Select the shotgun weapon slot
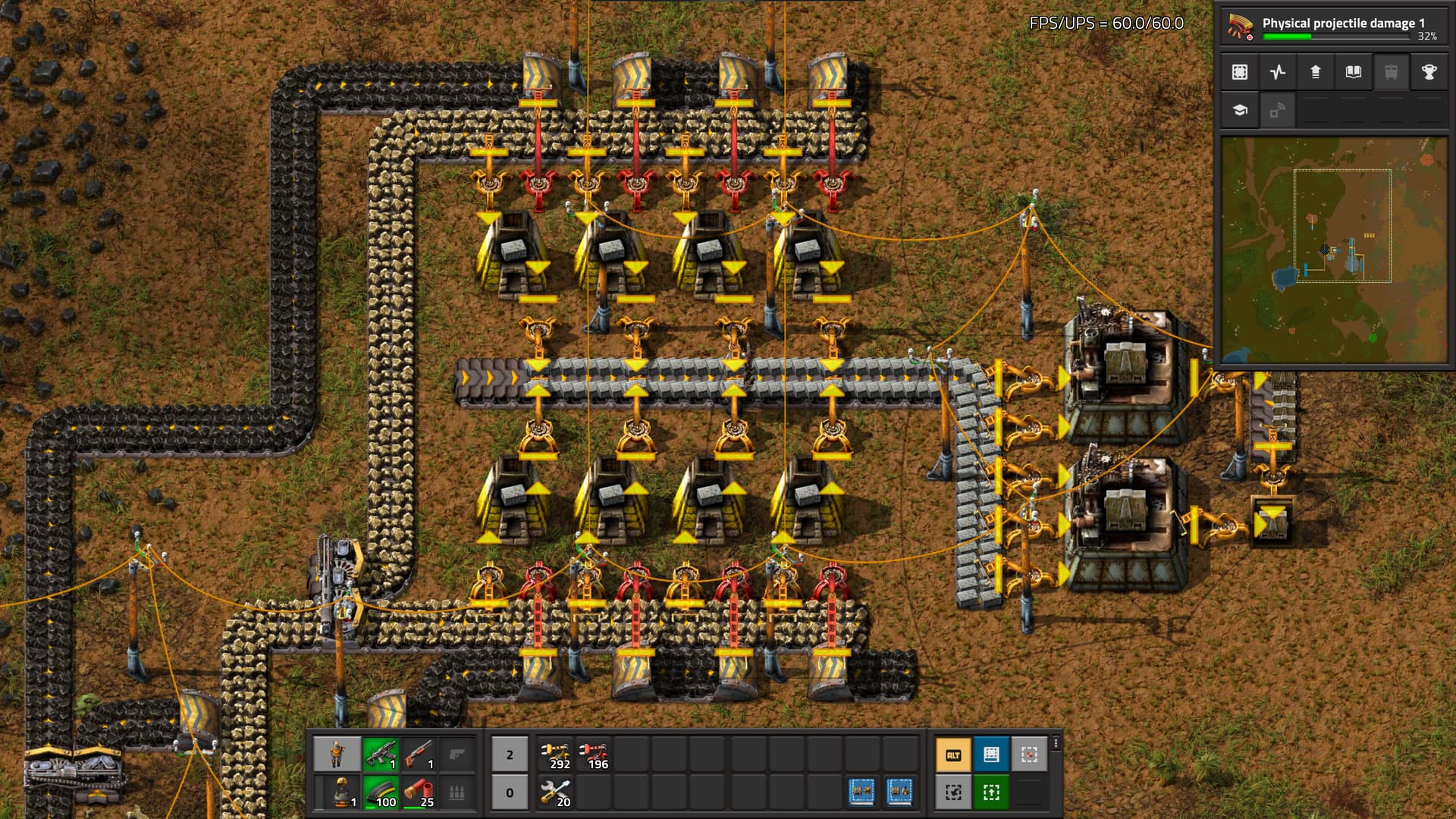The width and height of the screenshot is (1456, 819). coord(419,755)
